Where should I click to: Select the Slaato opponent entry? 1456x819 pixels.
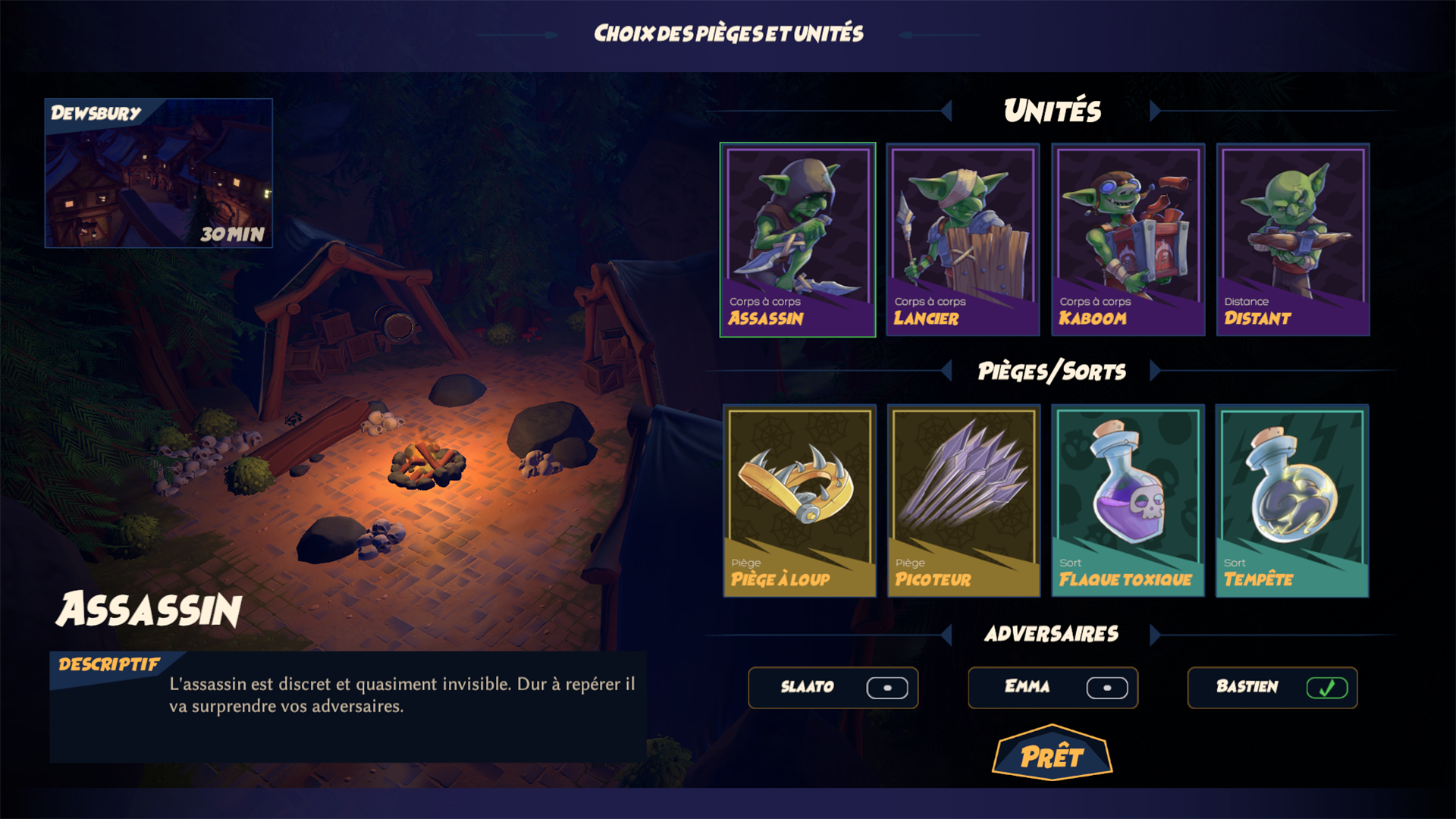(x=833, y=688)
